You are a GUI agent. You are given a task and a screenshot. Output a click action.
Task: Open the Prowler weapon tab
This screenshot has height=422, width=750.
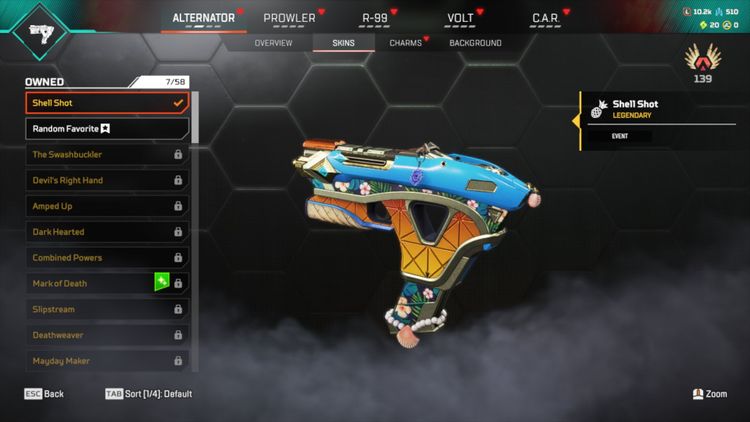tap(289, 18)
